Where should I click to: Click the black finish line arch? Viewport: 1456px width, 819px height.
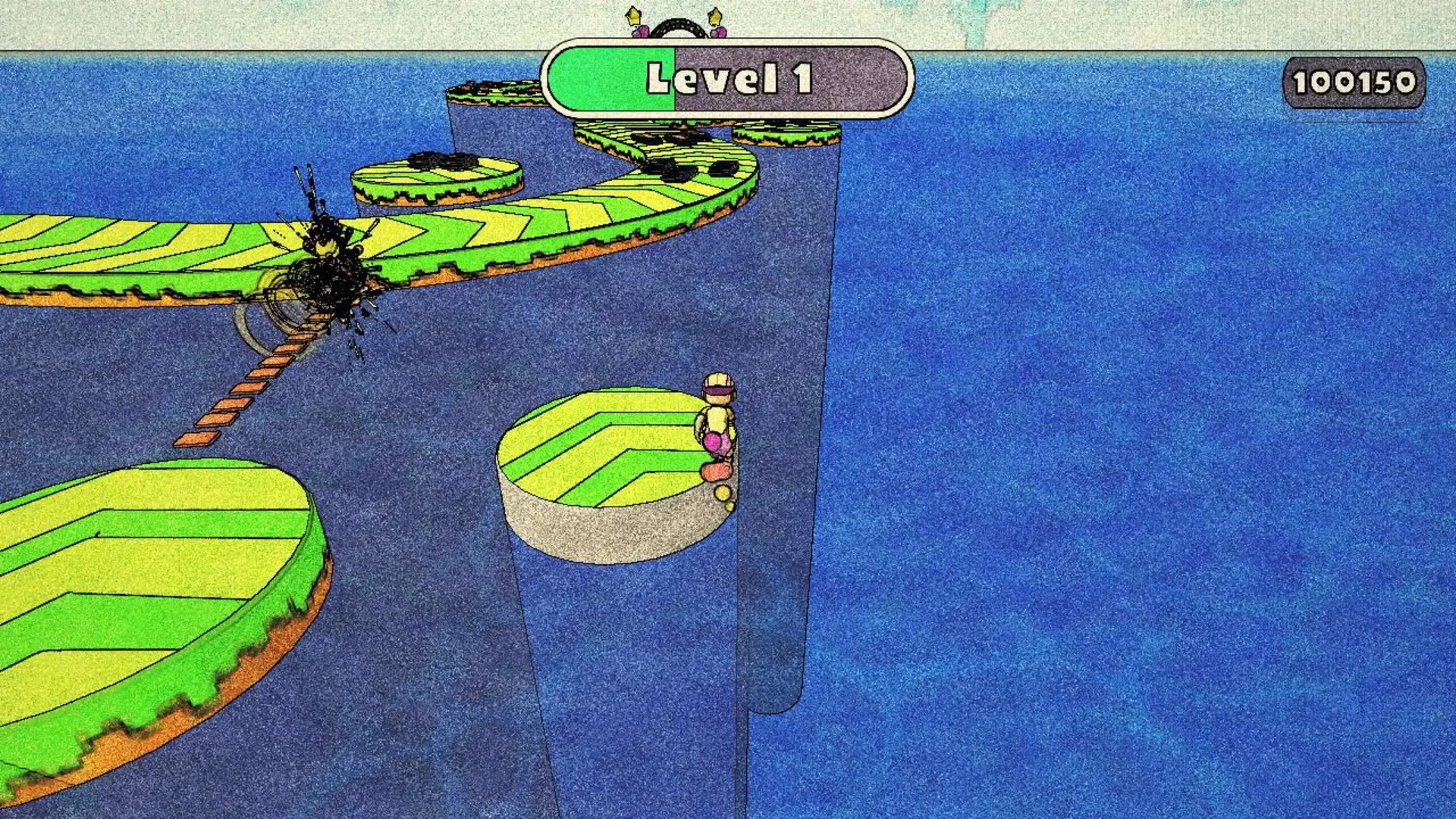(x=679, y=25)
